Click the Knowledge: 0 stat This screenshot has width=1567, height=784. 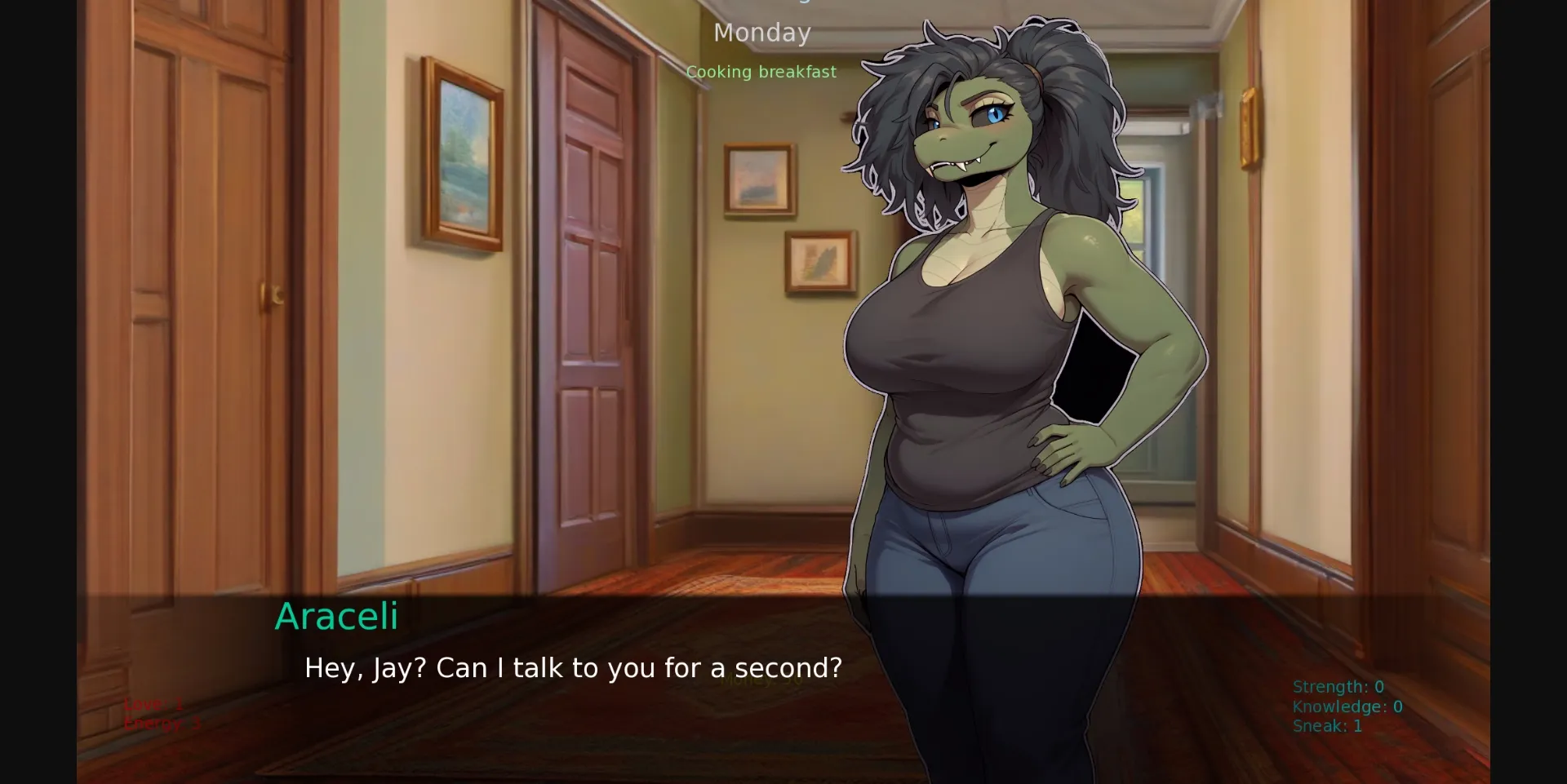coord(1347,706)
